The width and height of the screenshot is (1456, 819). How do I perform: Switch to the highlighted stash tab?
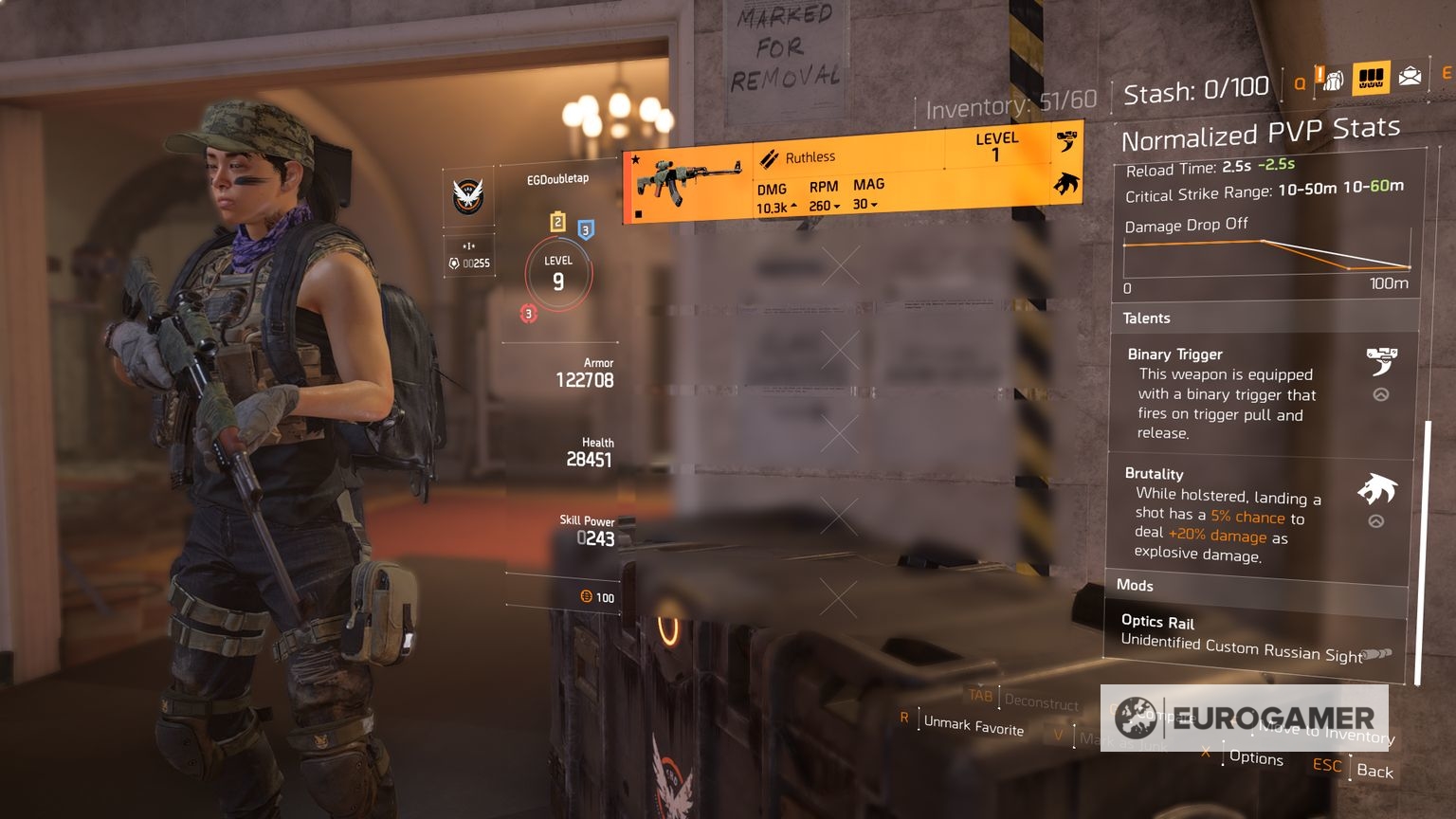[x=1371, y=78]
